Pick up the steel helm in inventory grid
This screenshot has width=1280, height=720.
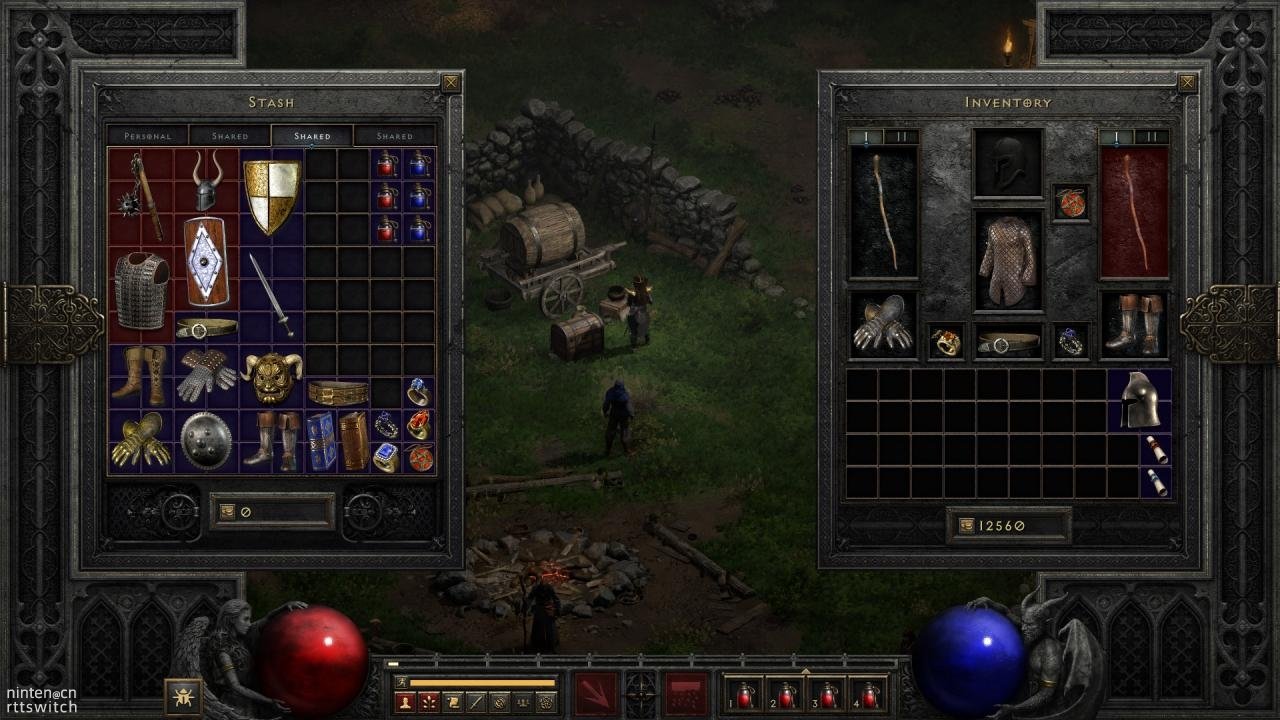[x=1139, y=400]
